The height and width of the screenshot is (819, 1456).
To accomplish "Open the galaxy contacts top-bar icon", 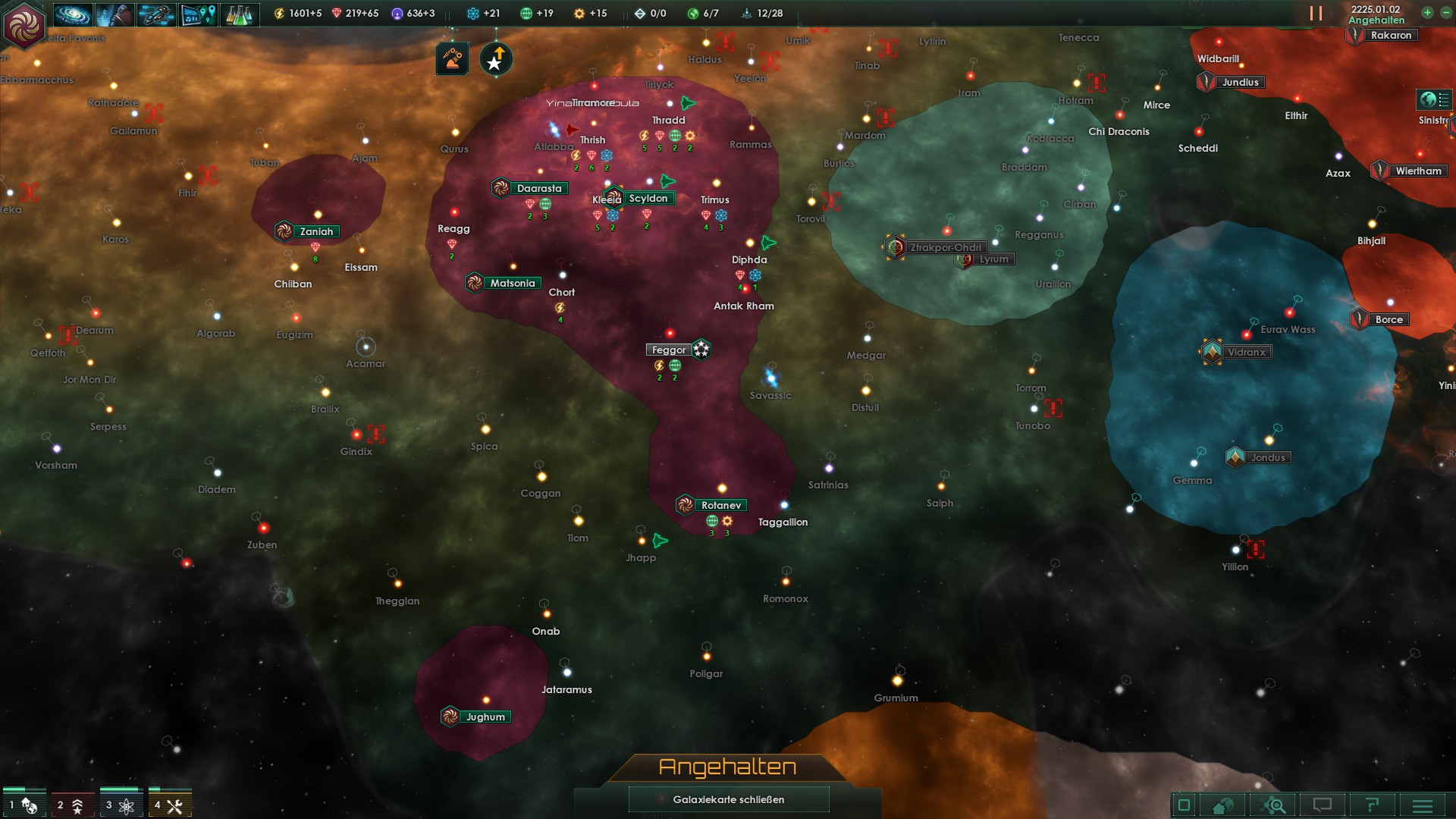I will pyautogui.click(x=74, y=14).
